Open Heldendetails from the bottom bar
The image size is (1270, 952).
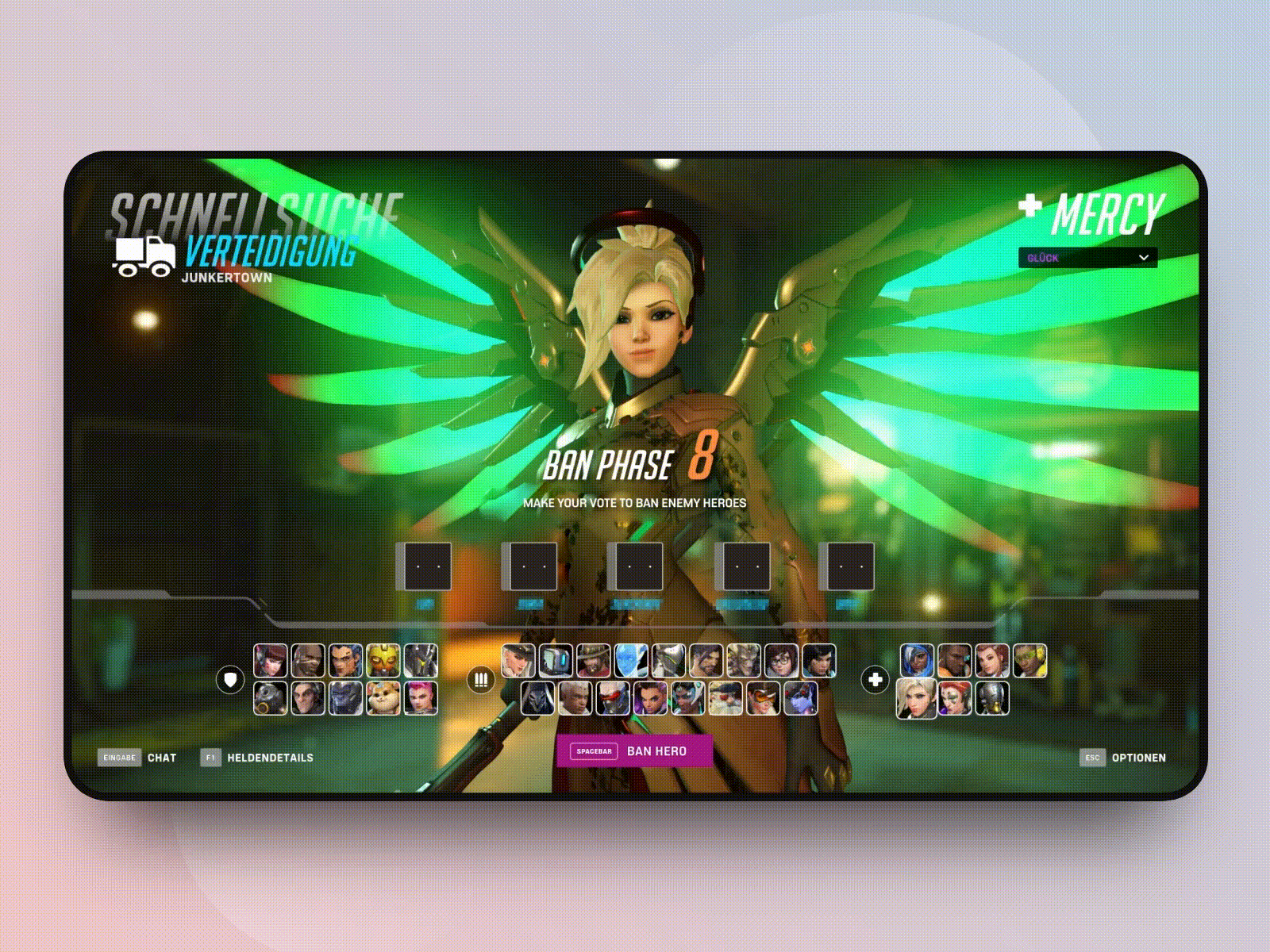pos(266,758)
